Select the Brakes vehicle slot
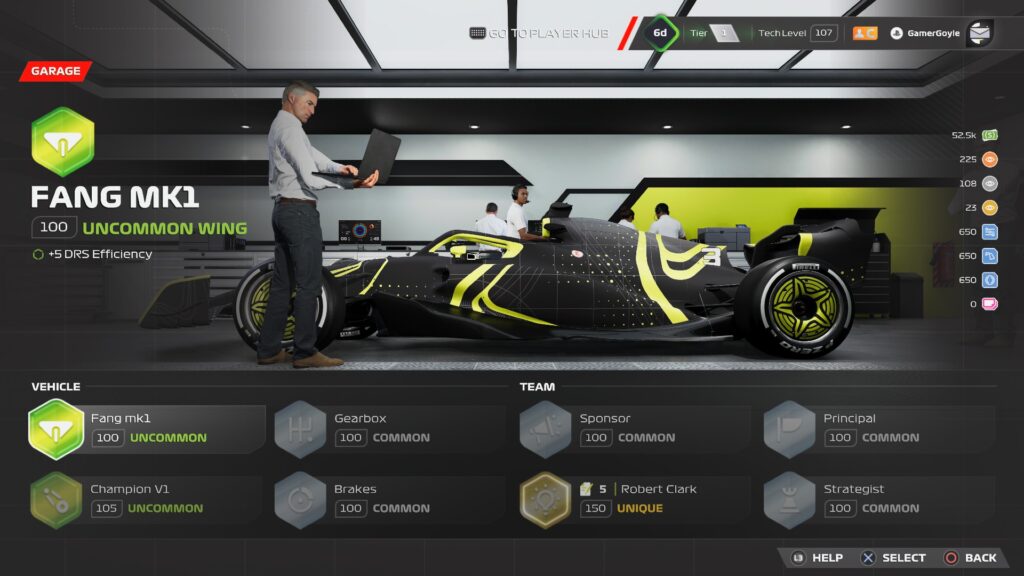 tap(389, 500)
